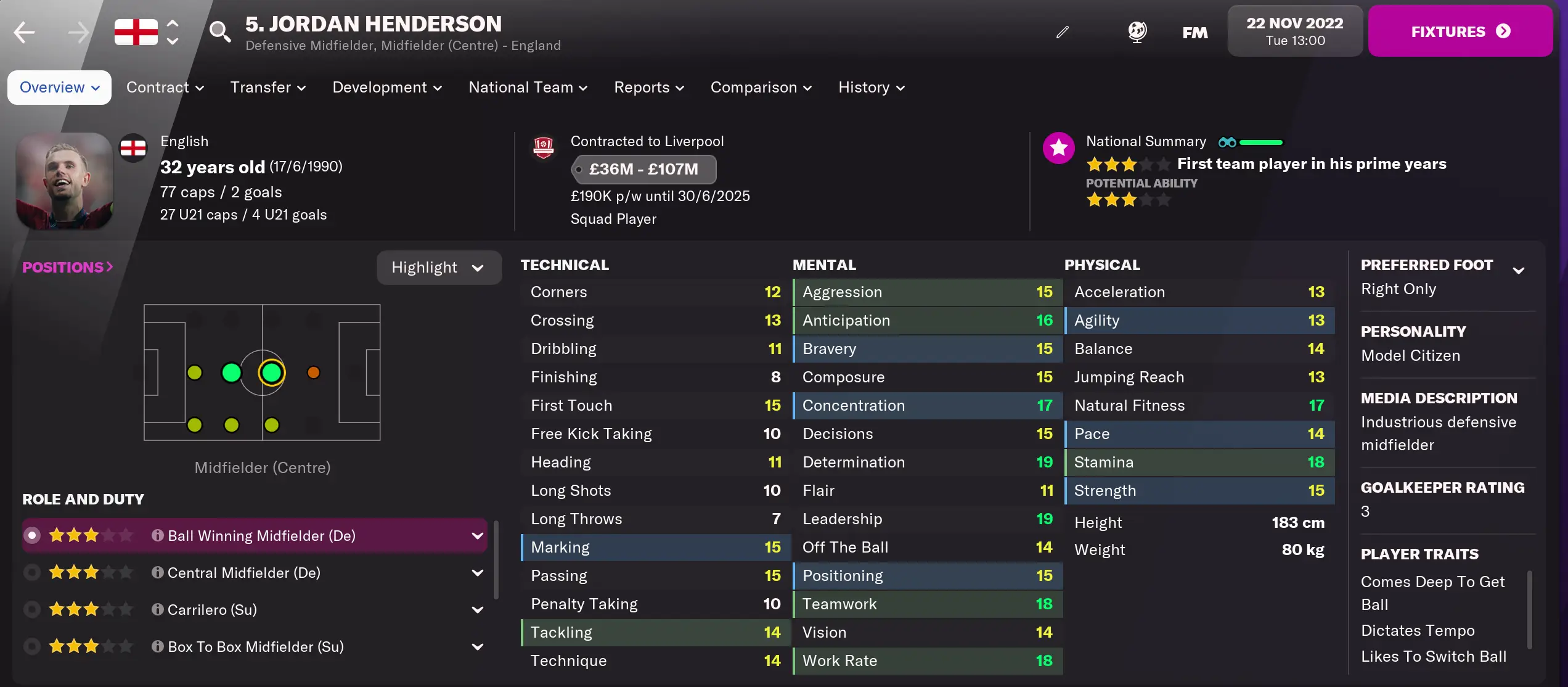Click the Fixtures button

[1460, 31]
